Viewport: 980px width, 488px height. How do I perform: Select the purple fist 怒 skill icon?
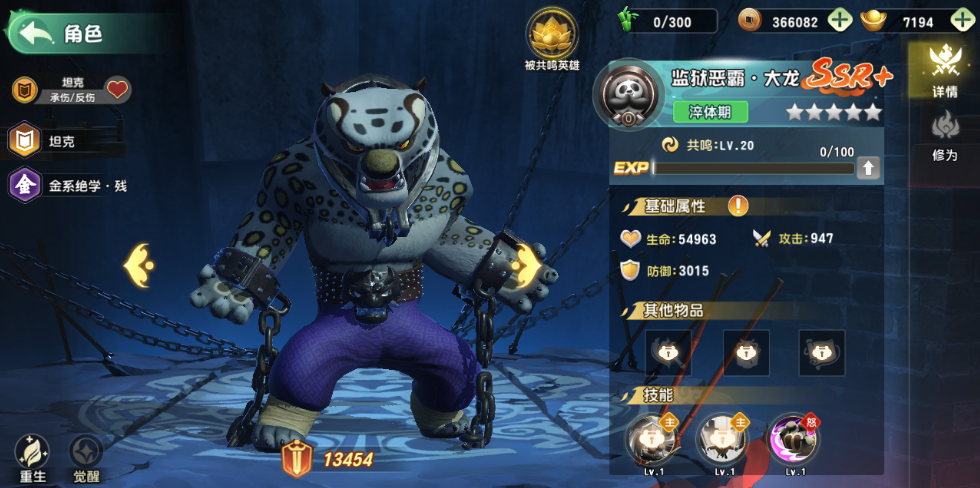point(795,438)
